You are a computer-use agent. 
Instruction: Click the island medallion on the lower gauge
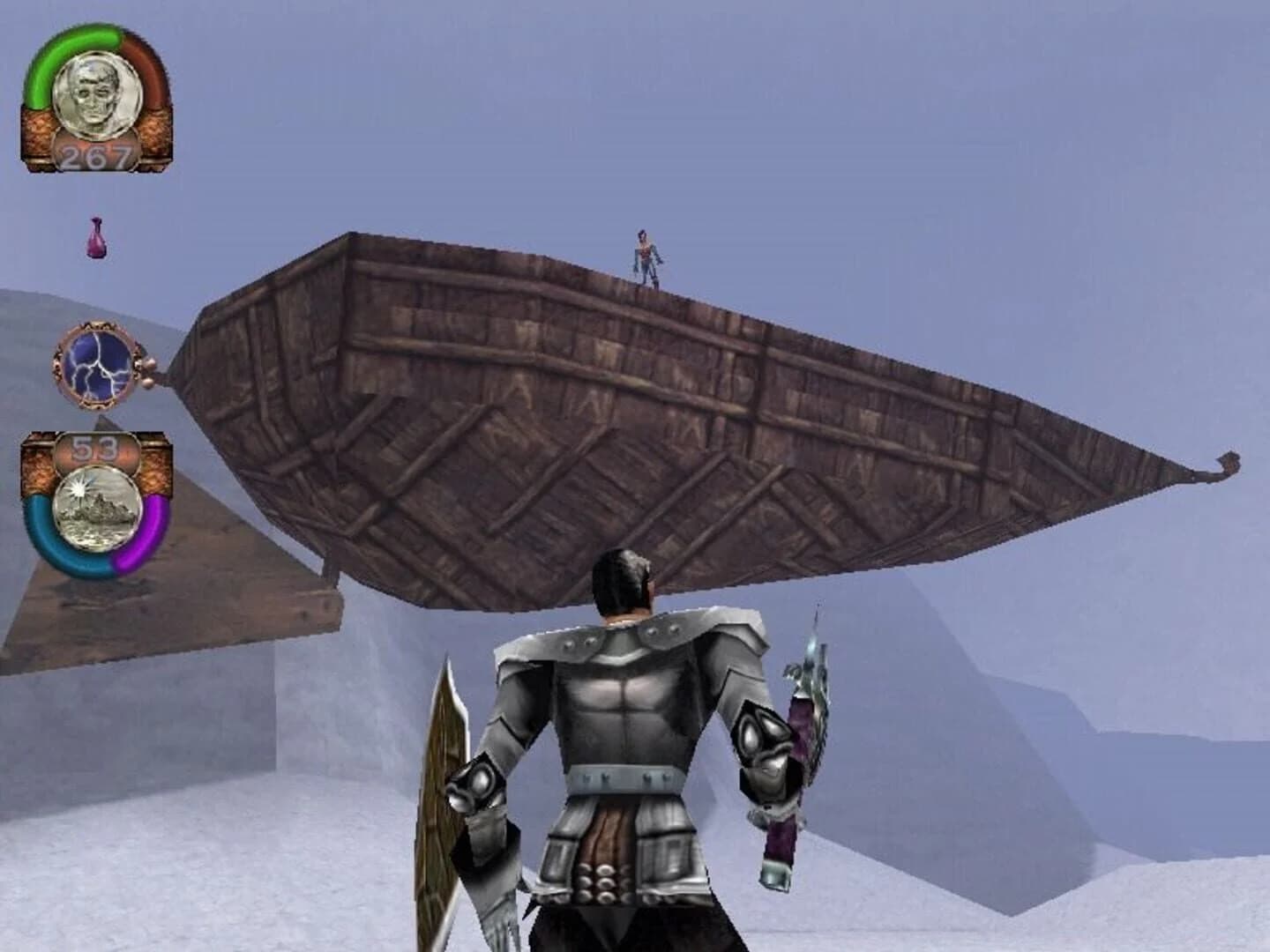pyautogui.click(x=100, y=505)
